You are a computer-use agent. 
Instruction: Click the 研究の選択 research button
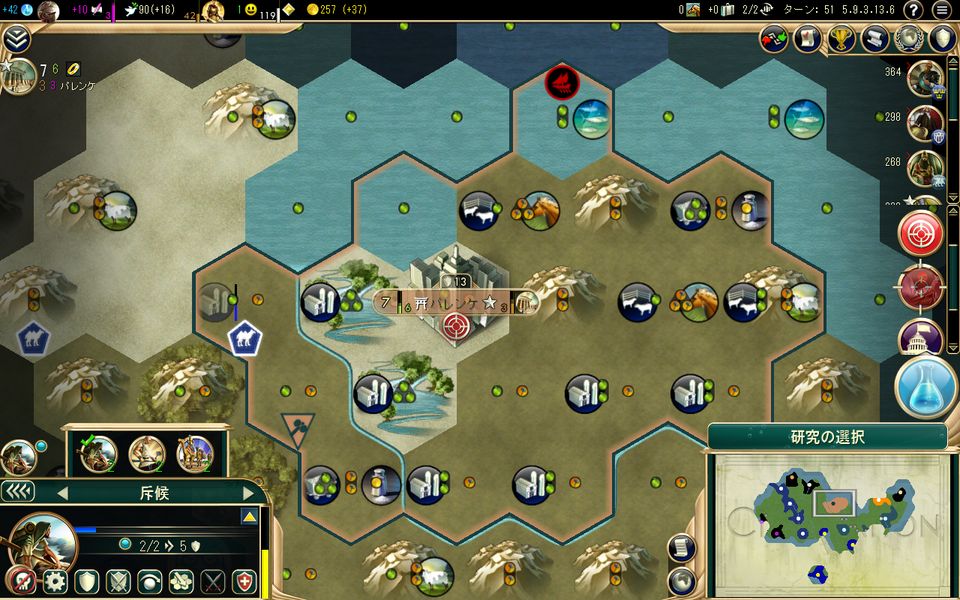click(x=827, y=437)
